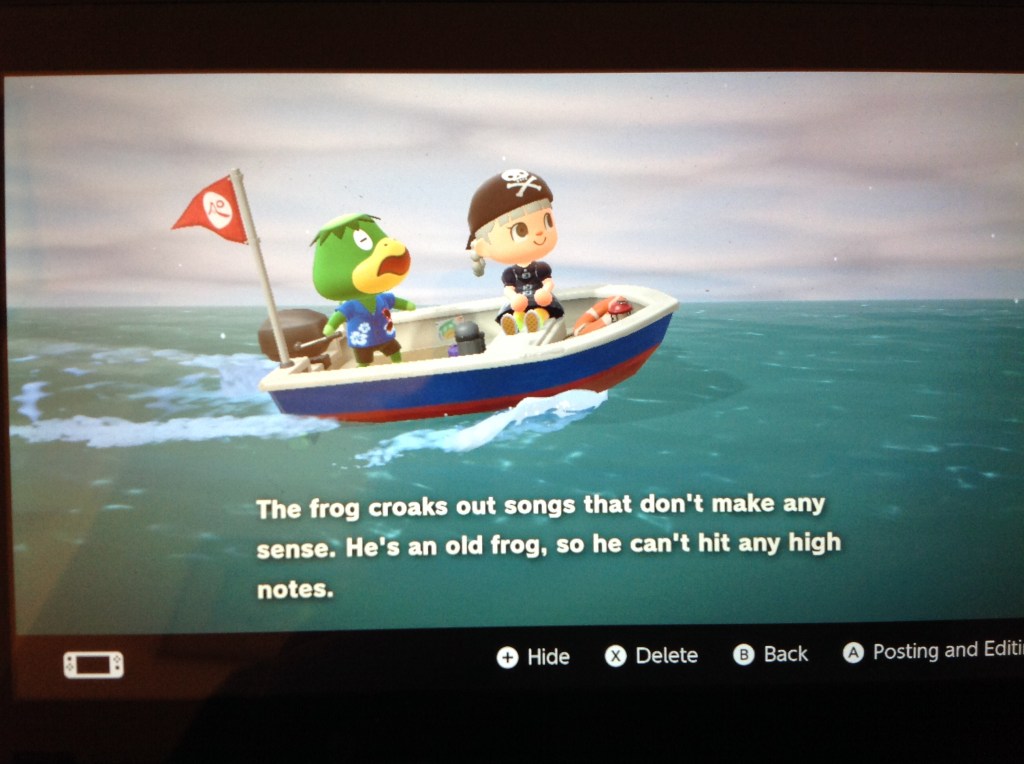Go Back to the album list
1024x764 pixels.
pyautogui.click(x=771, y=654)
